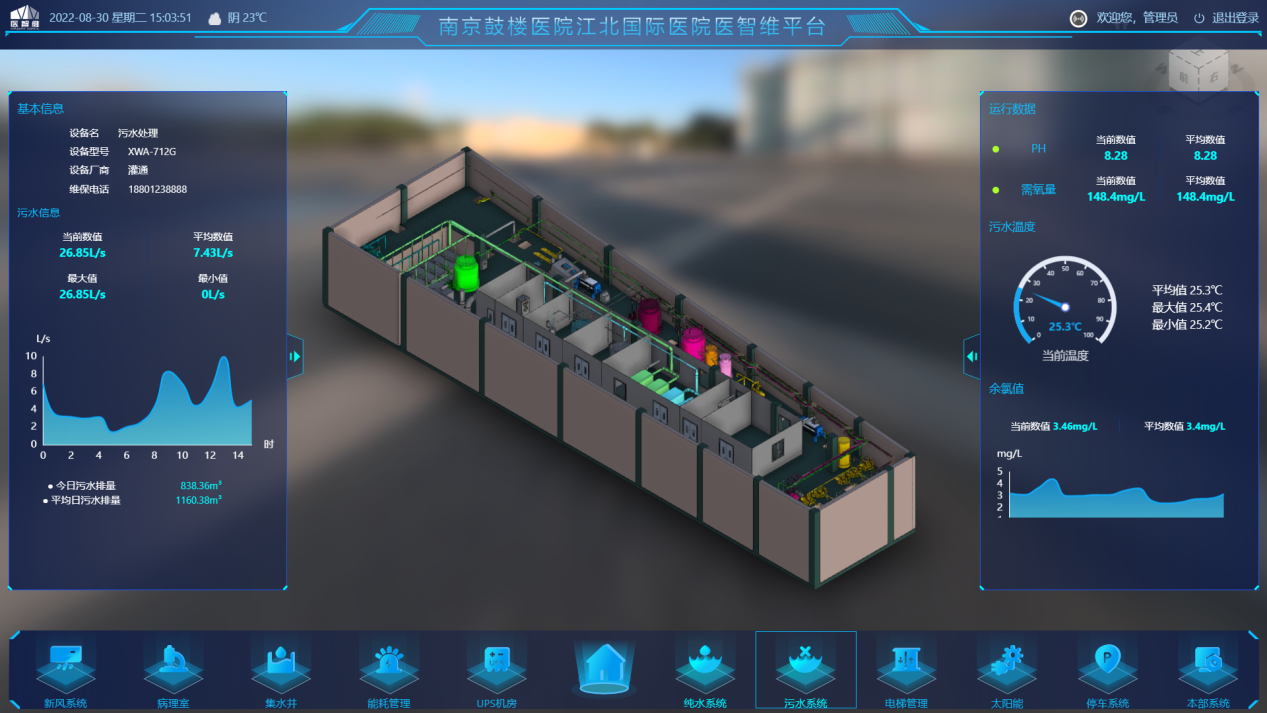This screenshot has height=713, width=1267.
Task: Choose the 太阳能 solar module
Action: pyautogui.click(x=1008, y=667)
